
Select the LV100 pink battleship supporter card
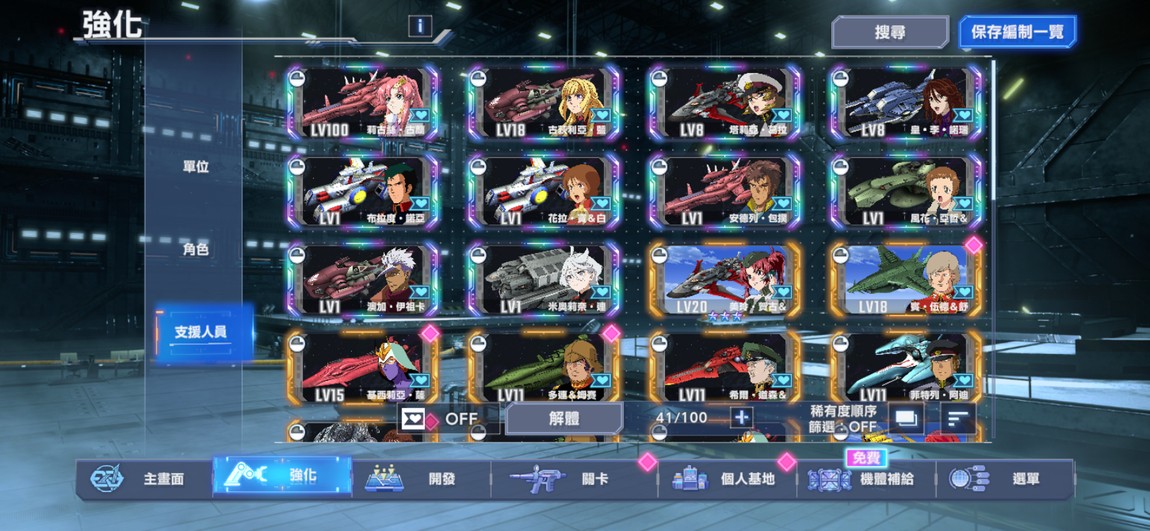[x=362, y=103]
